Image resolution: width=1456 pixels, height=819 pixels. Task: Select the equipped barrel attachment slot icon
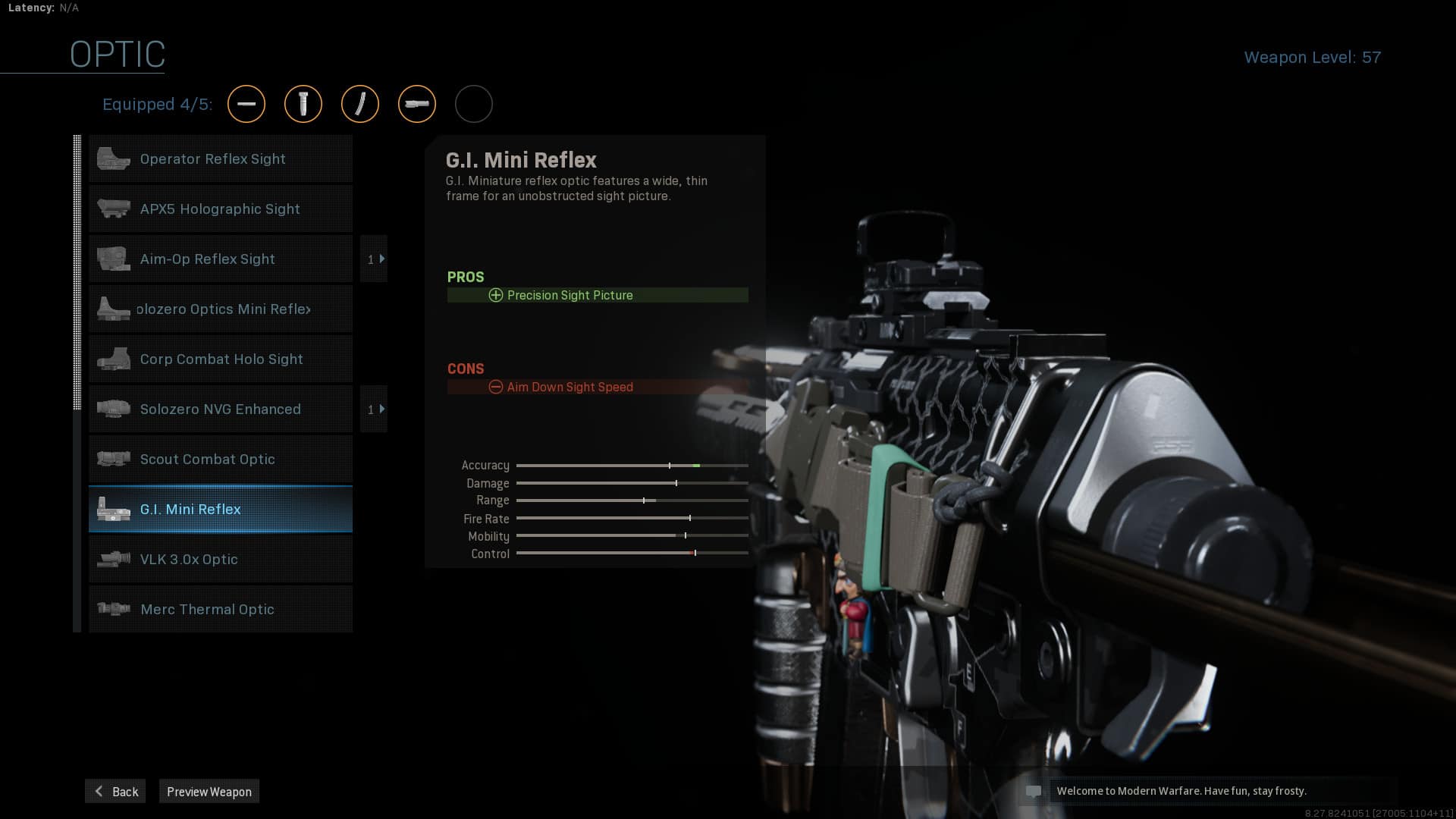click(x=417, y=104)
